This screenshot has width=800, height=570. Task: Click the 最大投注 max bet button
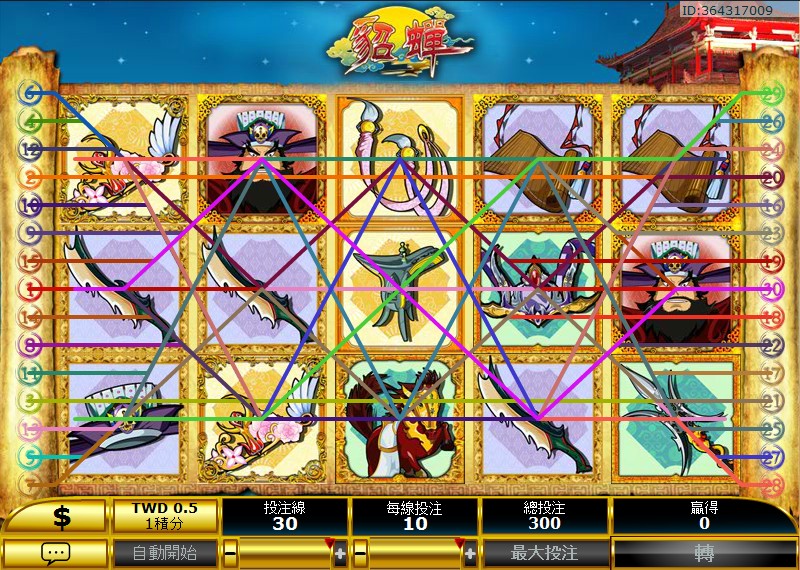tap(544, 552)
